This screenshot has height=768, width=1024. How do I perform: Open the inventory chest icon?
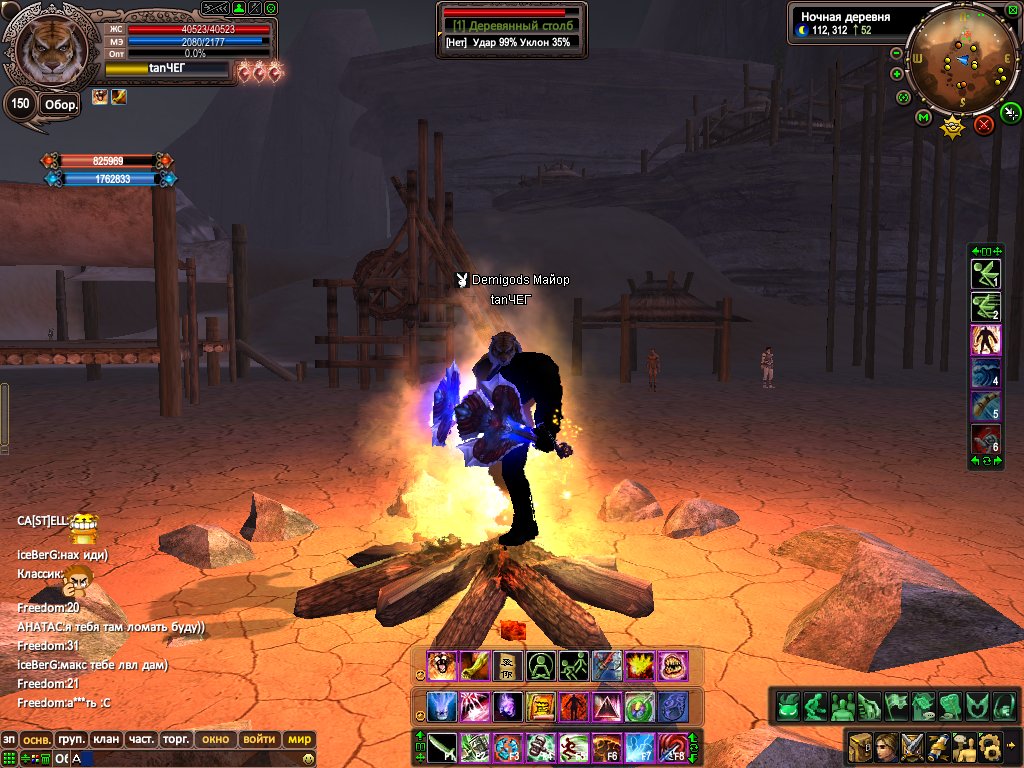[x=860, y=745]
